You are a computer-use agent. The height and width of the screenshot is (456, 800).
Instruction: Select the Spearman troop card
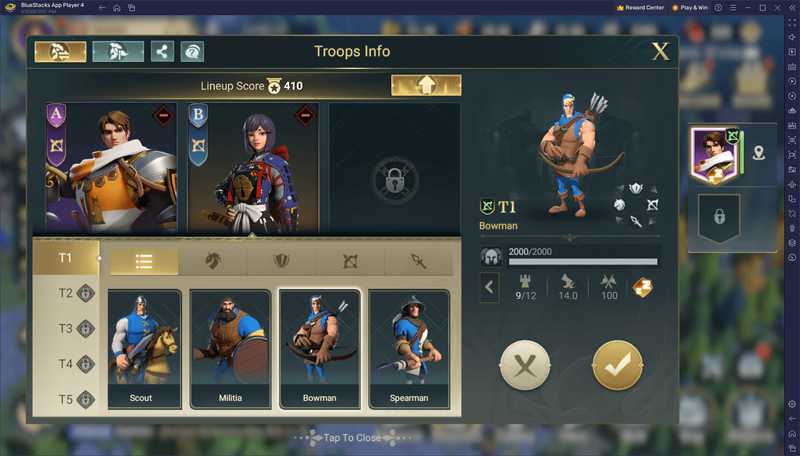click(408, 348)
